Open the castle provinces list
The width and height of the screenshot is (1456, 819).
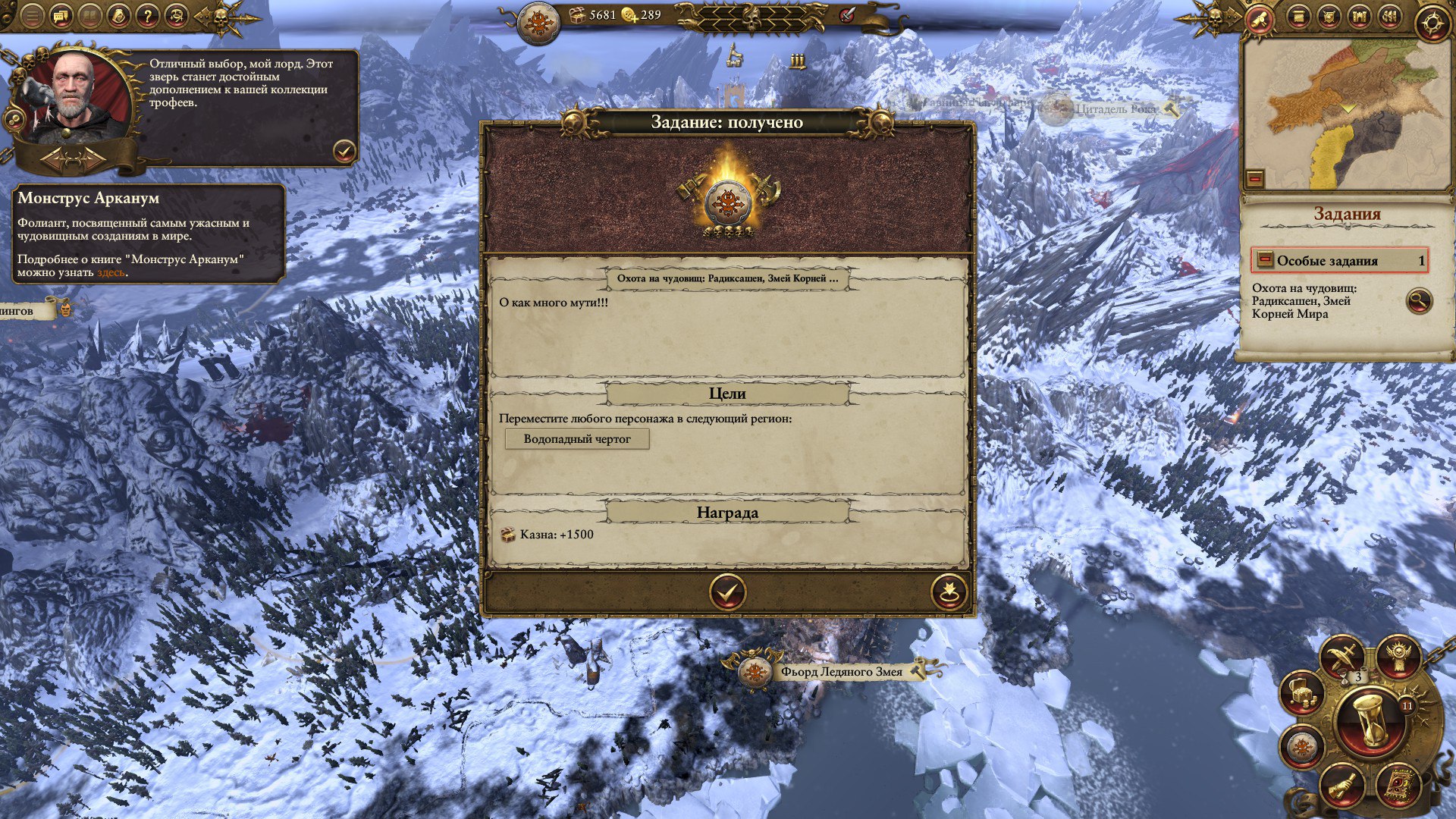point(1360,17)
